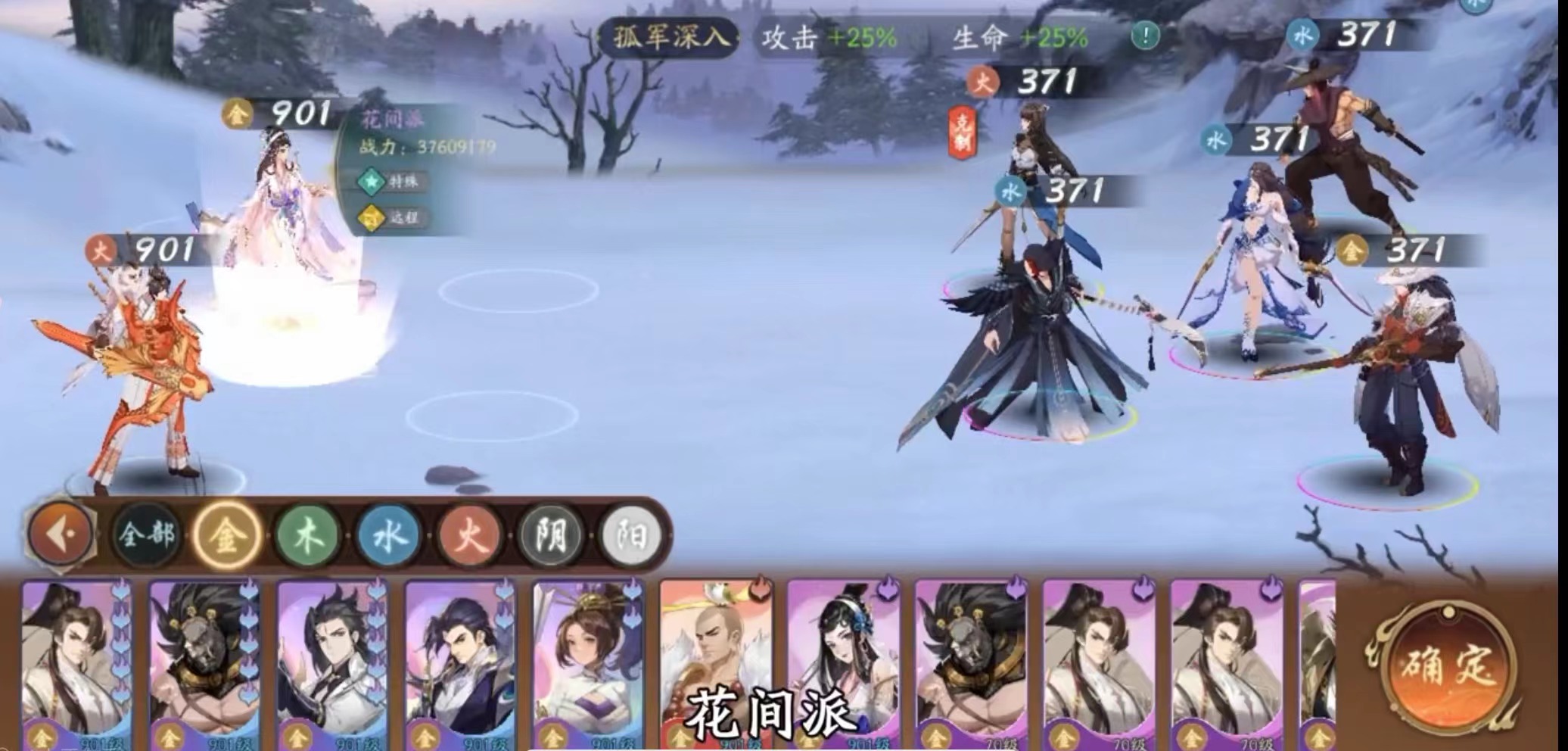
Task: Open the 孤军深入 buff info exclamation icon
Action: 1145,33
